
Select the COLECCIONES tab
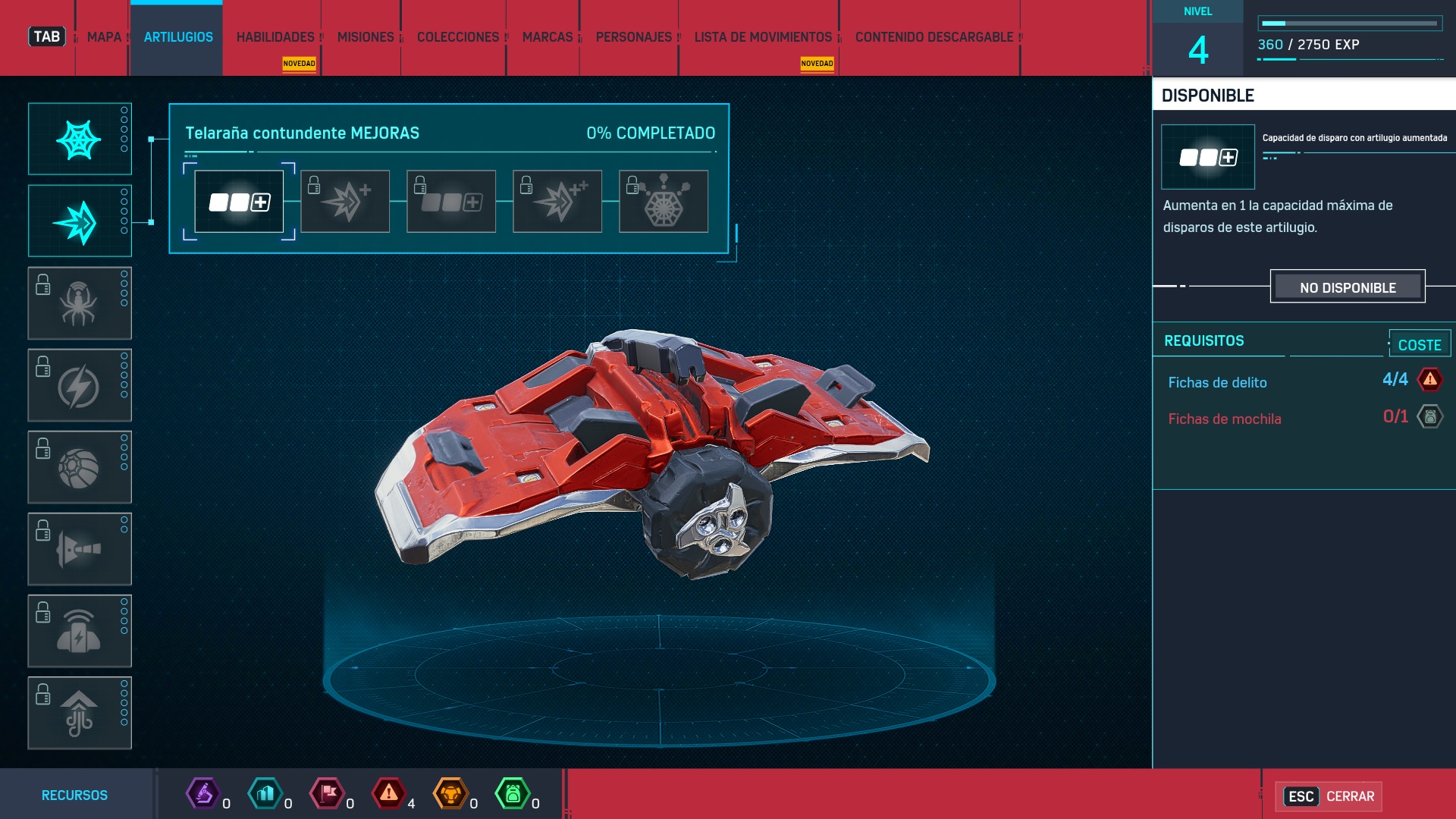coord(458,37)
